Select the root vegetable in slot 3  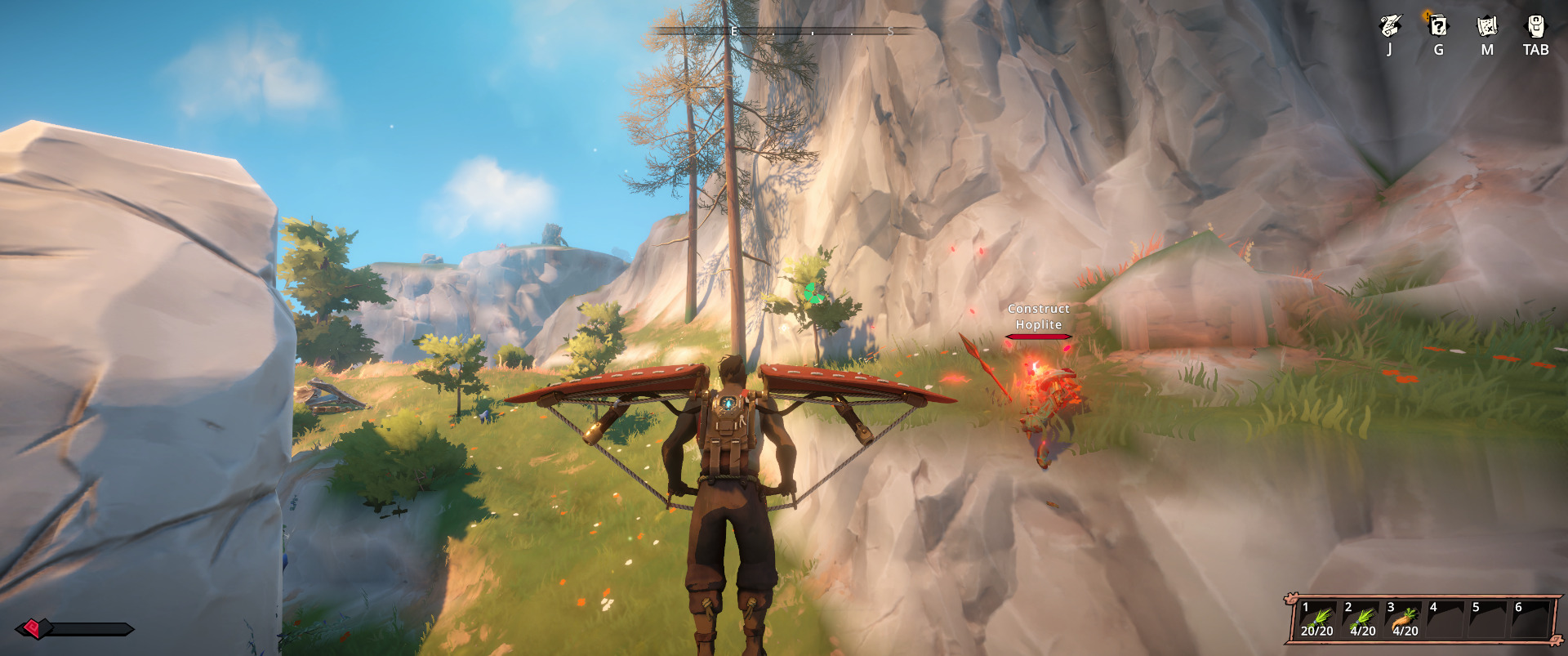click(x=1405, y=620)
